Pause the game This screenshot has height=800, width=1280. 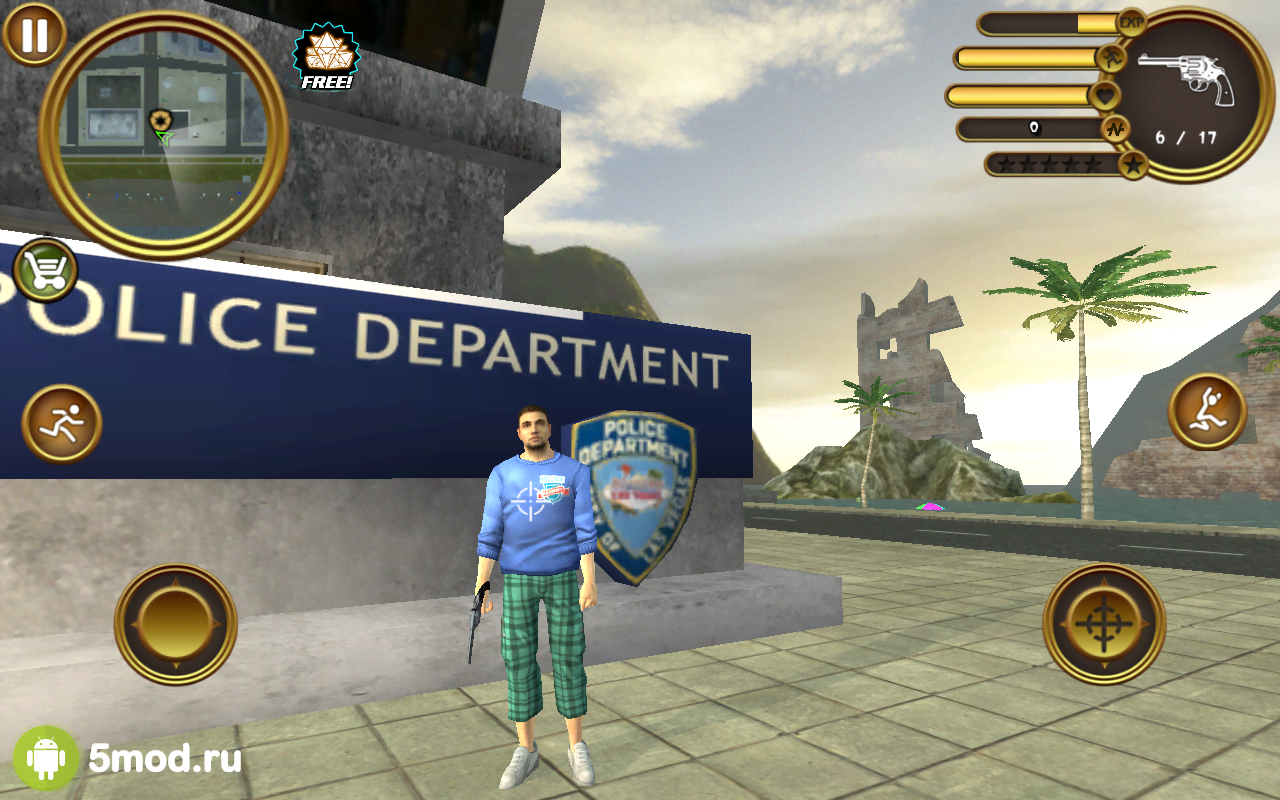(34, 34)
